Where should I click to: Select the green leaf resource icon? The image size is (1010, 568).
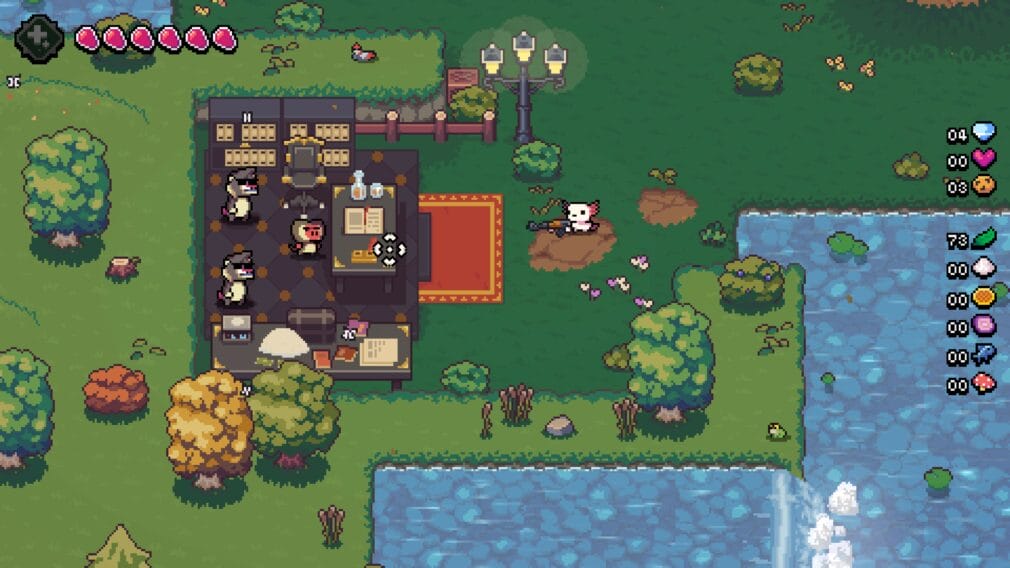[x=984, y=240]
